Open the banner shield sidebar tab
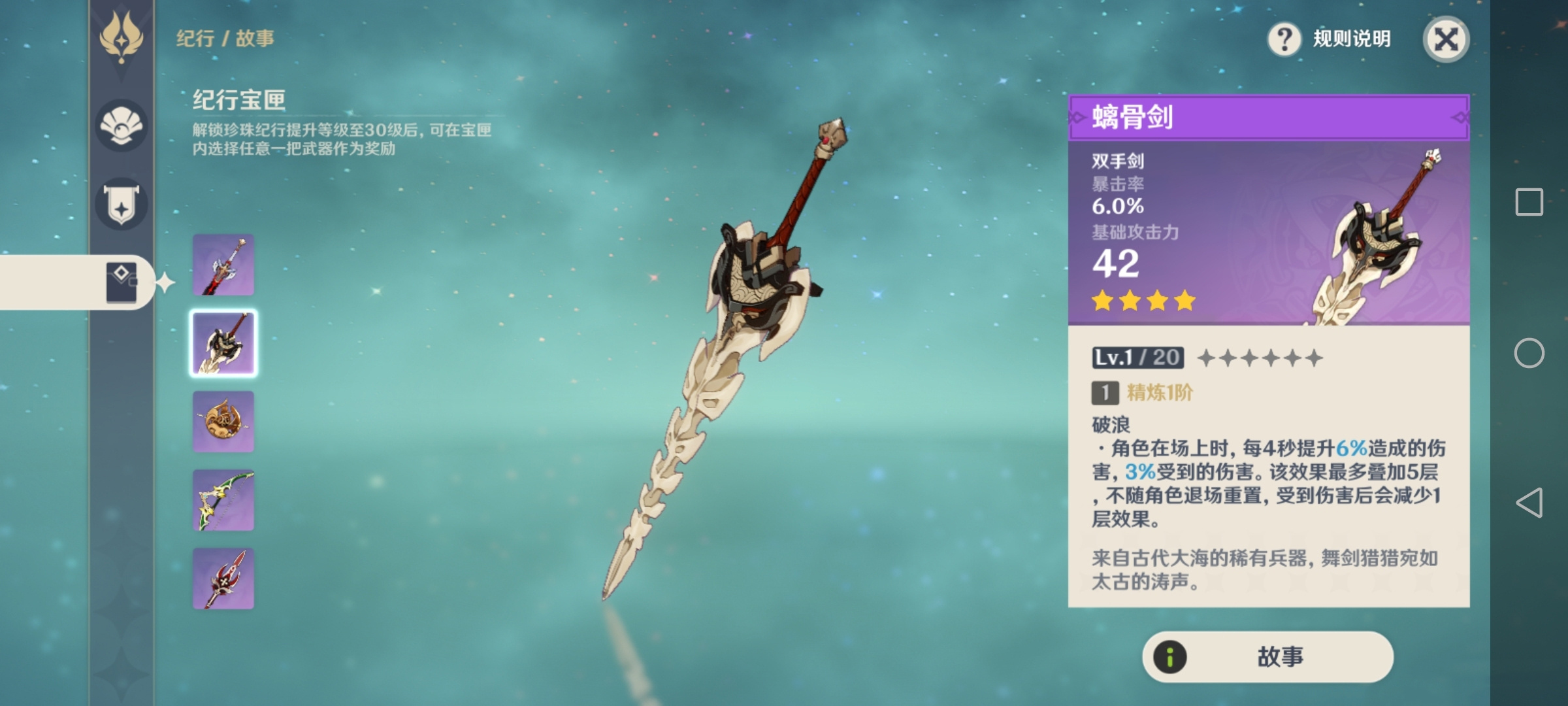 122,204
